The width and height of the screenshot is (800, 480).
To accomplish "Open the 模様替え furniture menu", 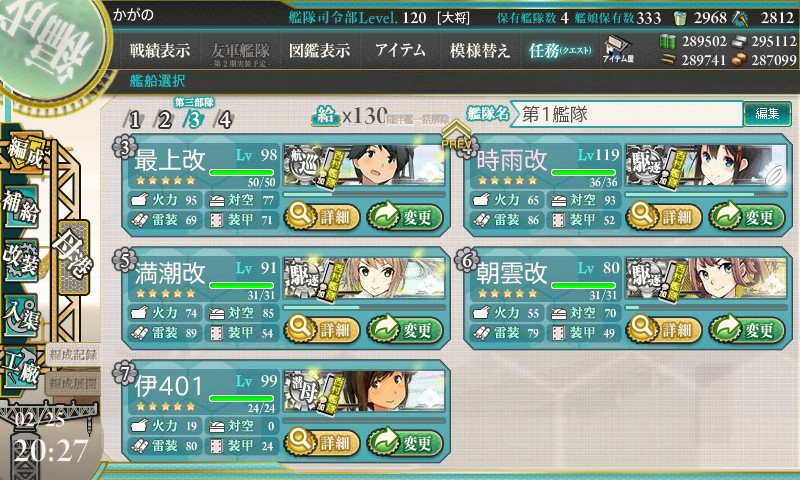I will pos(480,50).
